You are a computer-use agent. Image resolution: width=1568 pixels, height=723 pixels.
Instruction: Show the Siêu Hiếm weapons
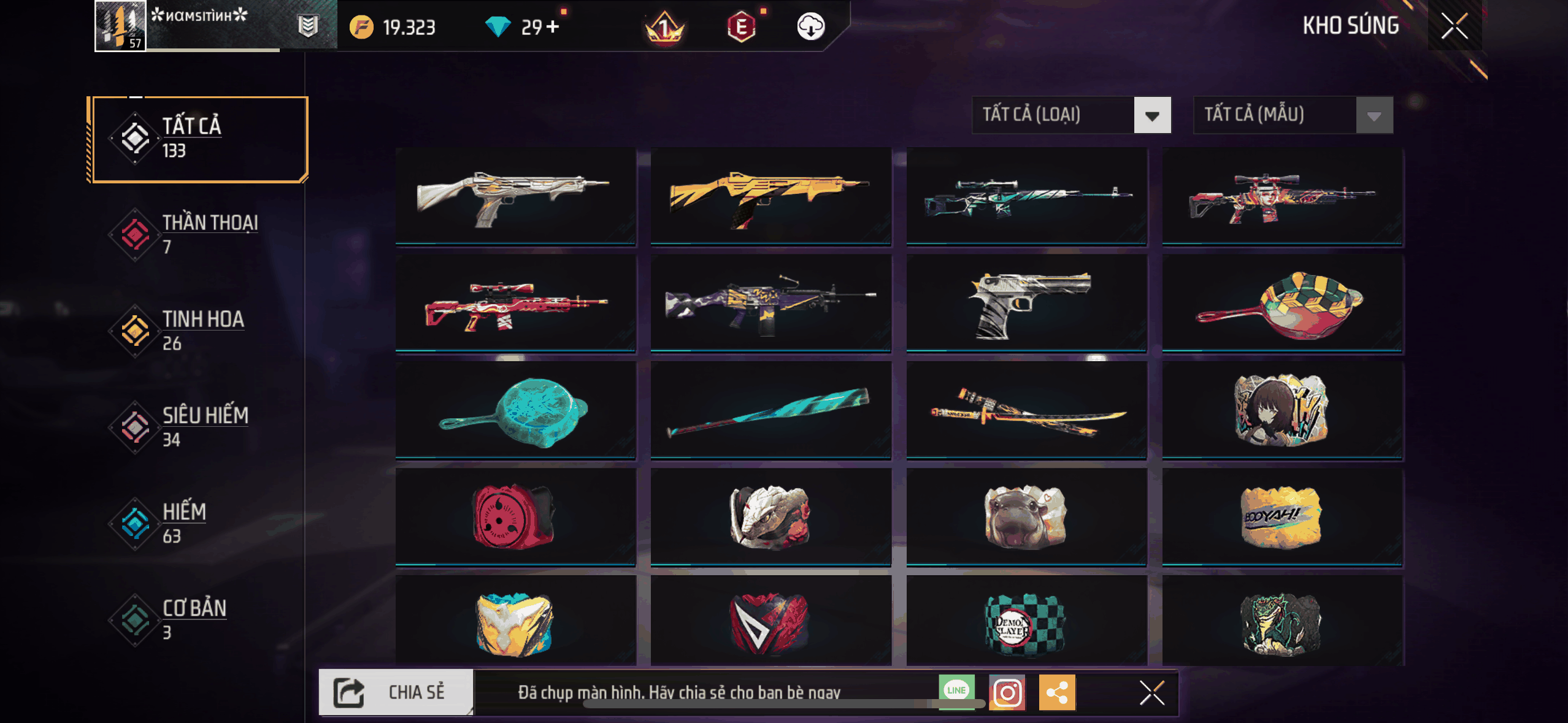[198, 427]
